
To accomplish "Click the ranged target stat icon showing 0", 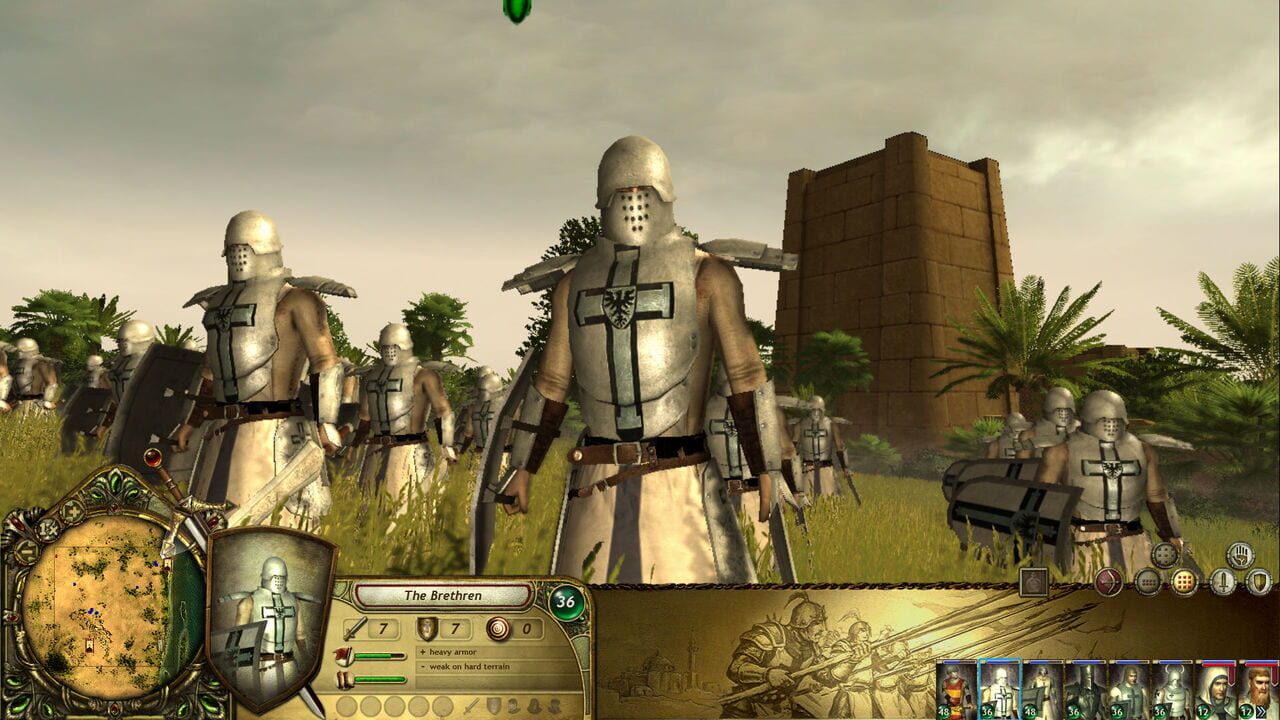I will click(498, 630).
